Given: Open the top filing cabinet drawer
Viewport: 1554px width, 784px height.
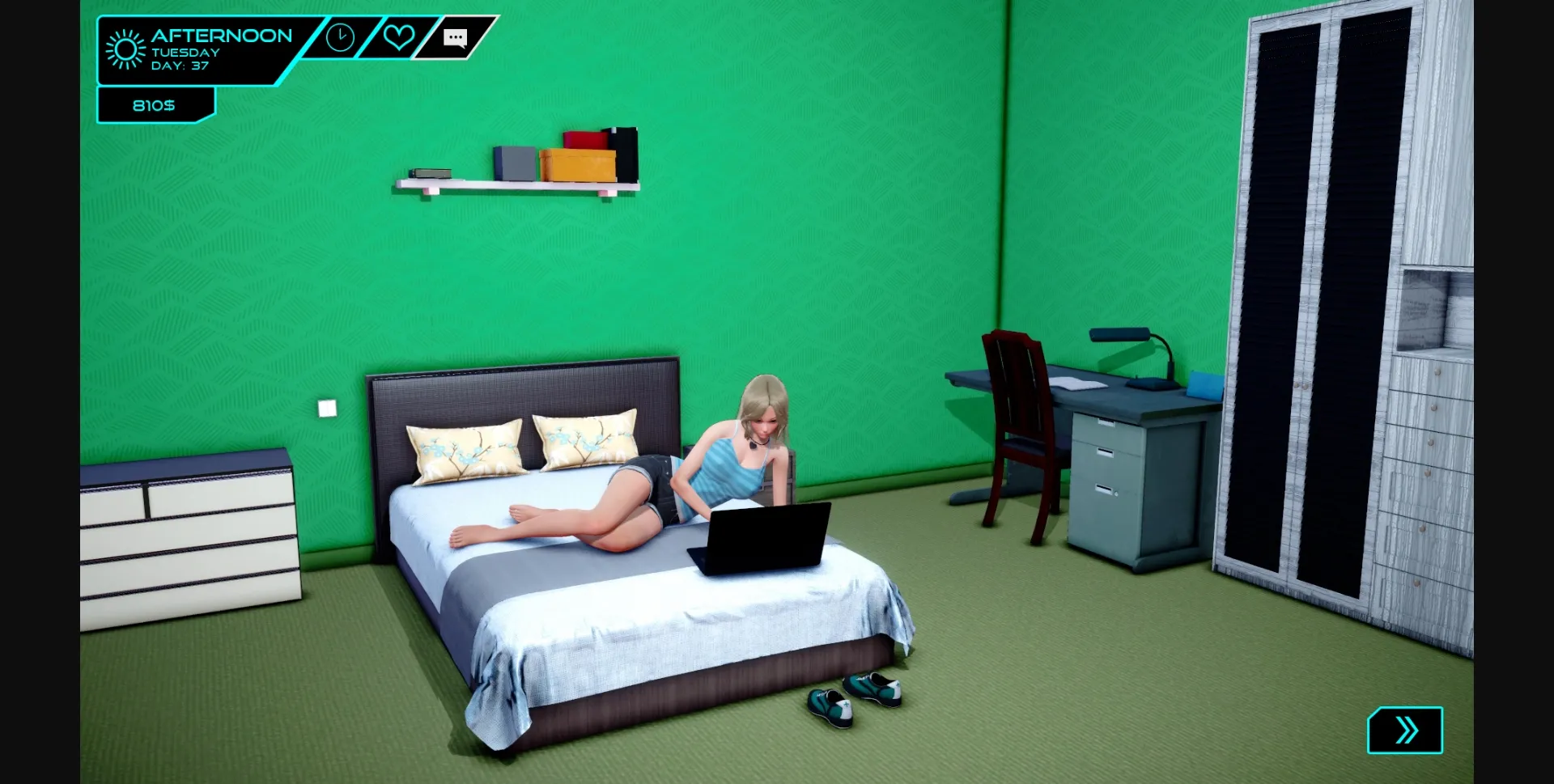Looking at the screenshot, I should pos(1105,425).
